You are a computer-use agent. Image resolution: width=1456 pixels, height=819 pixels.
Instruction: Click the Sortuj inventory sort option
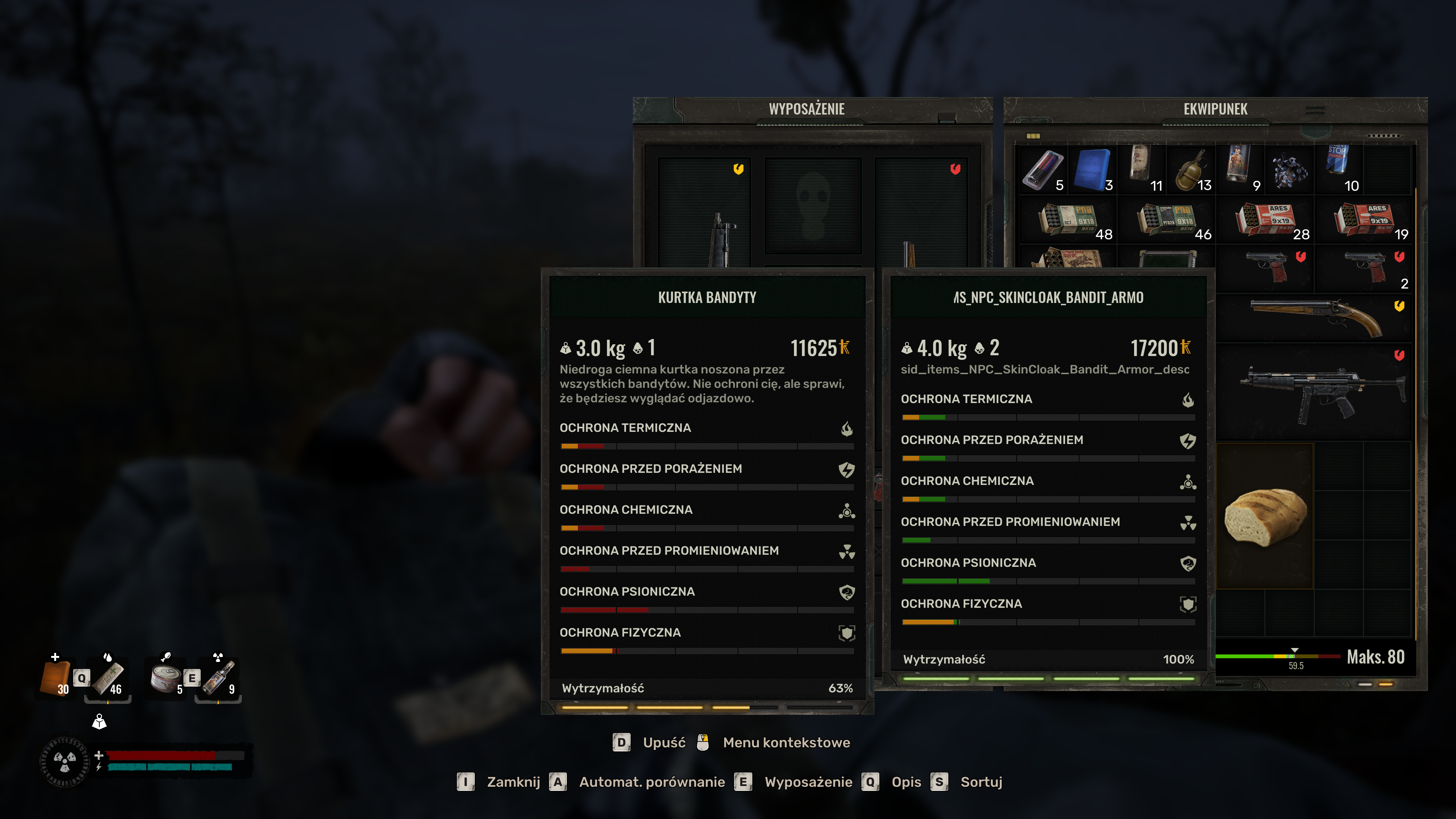click(981, 782)
